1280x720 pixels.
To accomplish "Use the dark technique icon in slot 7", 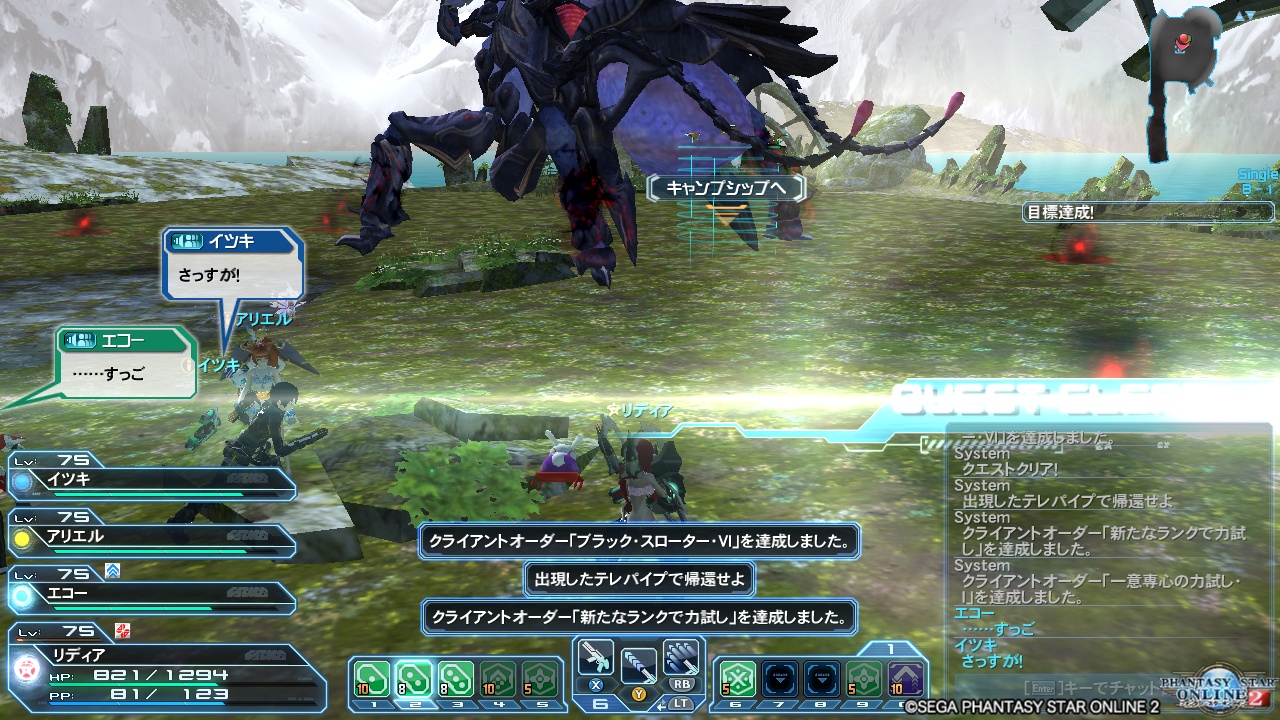I will [780, 677].
